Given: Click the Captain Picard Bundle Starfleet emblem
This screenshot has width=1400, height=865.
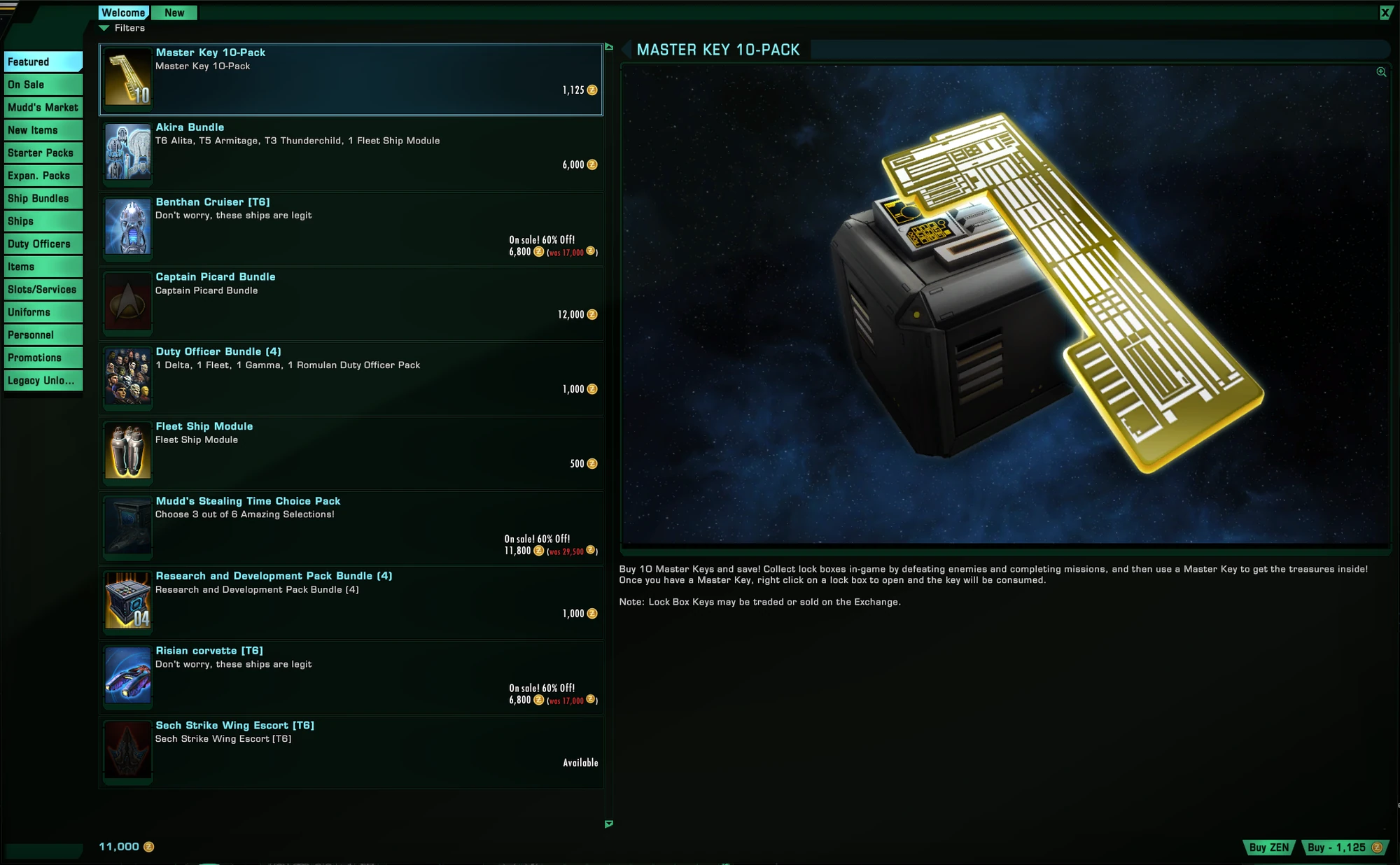Looking at the screenshot, I should (127, 302).
